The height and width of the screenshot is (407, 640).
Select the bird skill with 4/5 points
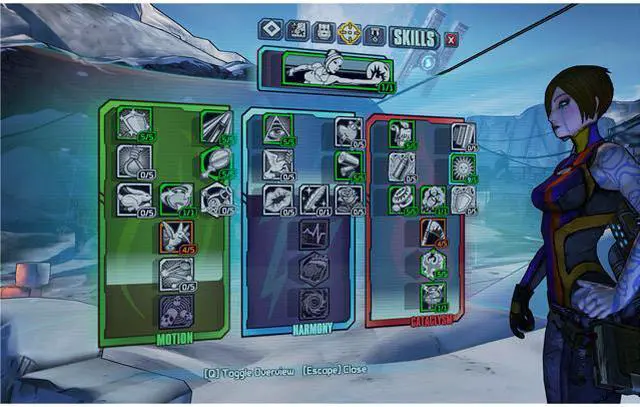[x=175, y=234]
